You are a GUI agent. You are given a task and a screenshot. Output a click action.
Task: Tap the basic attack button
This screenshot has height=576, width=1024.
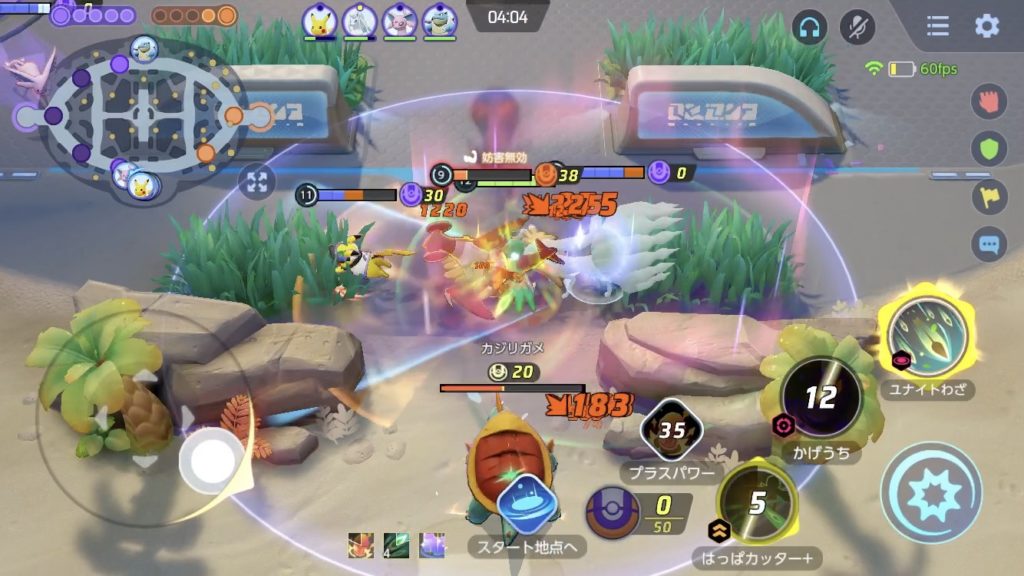[930, 492]
